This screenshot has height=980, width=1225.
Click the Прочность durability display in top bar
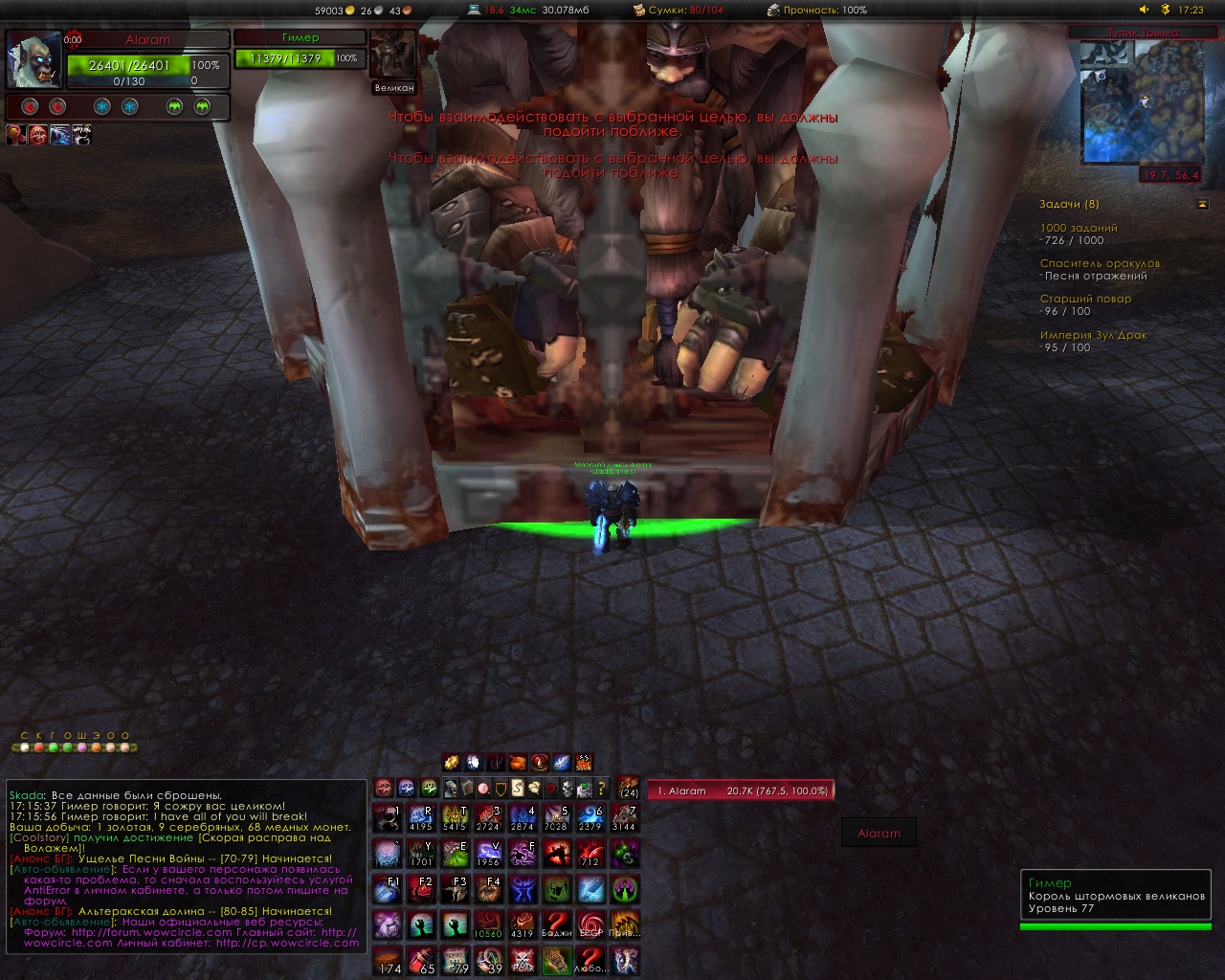tap(816, 10)
